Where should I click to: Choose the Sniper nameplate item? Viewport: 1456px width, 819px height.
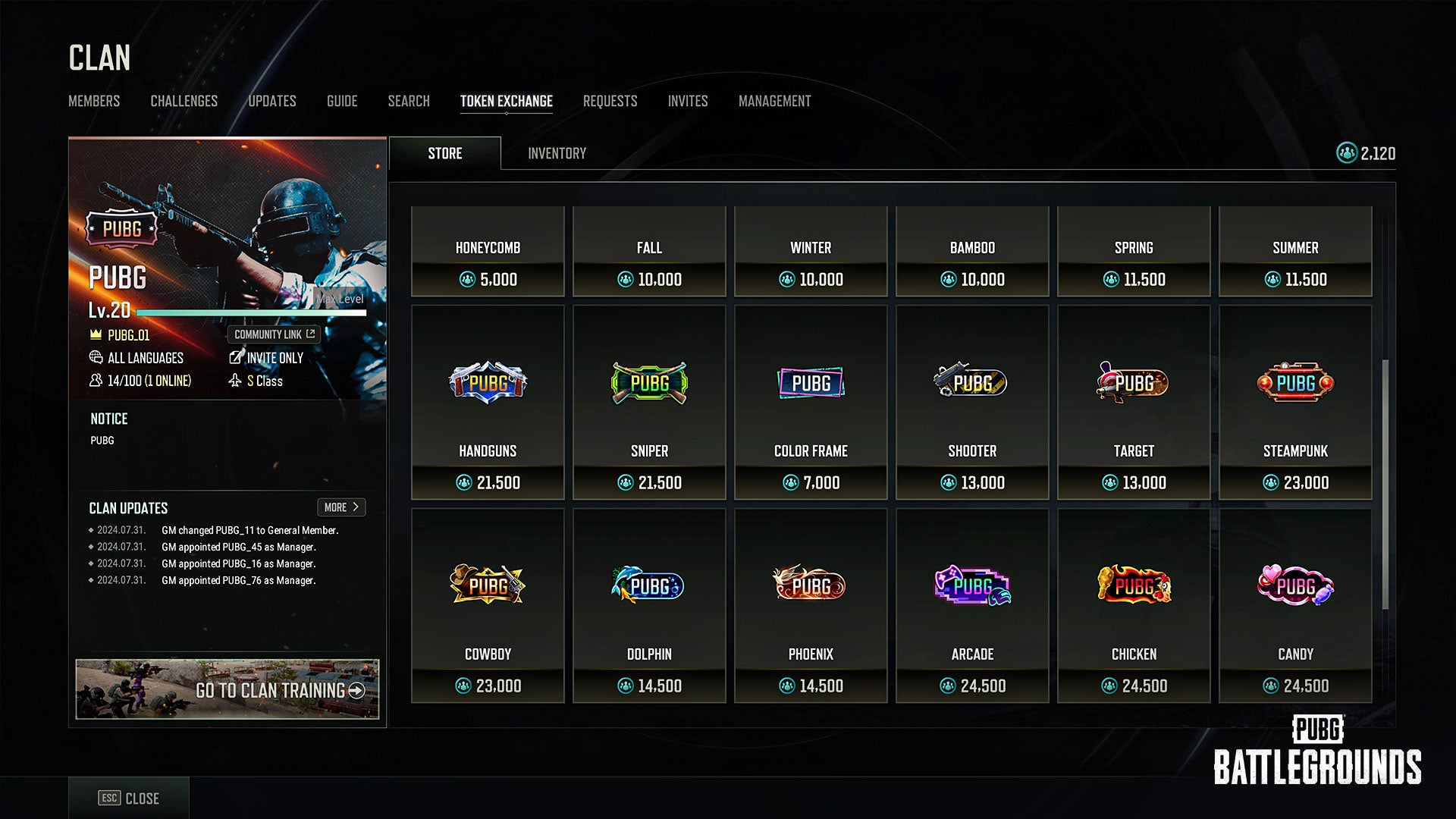[x=649, y=402]
